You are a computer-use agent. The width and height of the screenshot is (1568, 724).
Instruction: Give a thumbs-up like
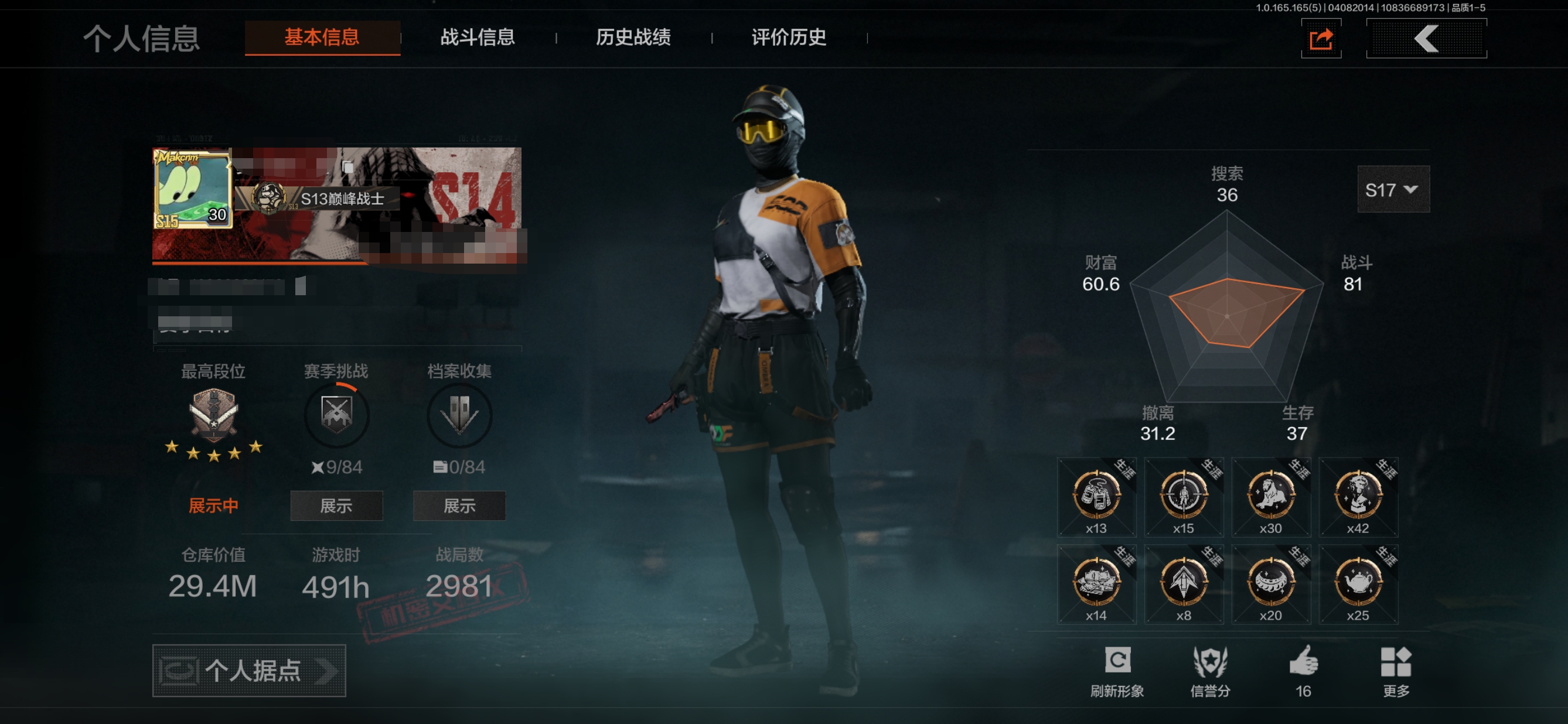1303,672
